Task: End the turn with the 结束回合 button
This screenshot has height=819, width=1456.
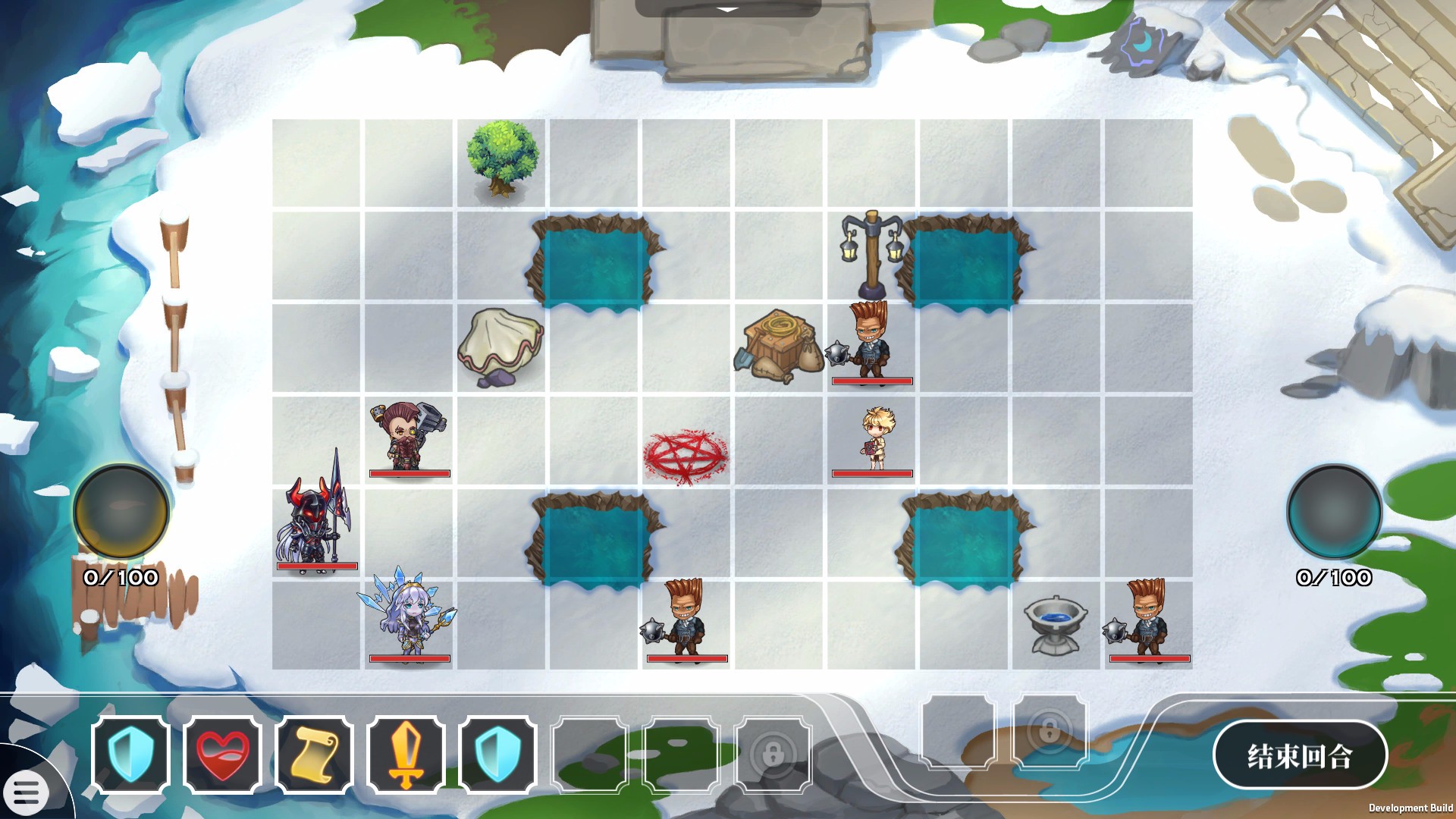Action: 1300,755
